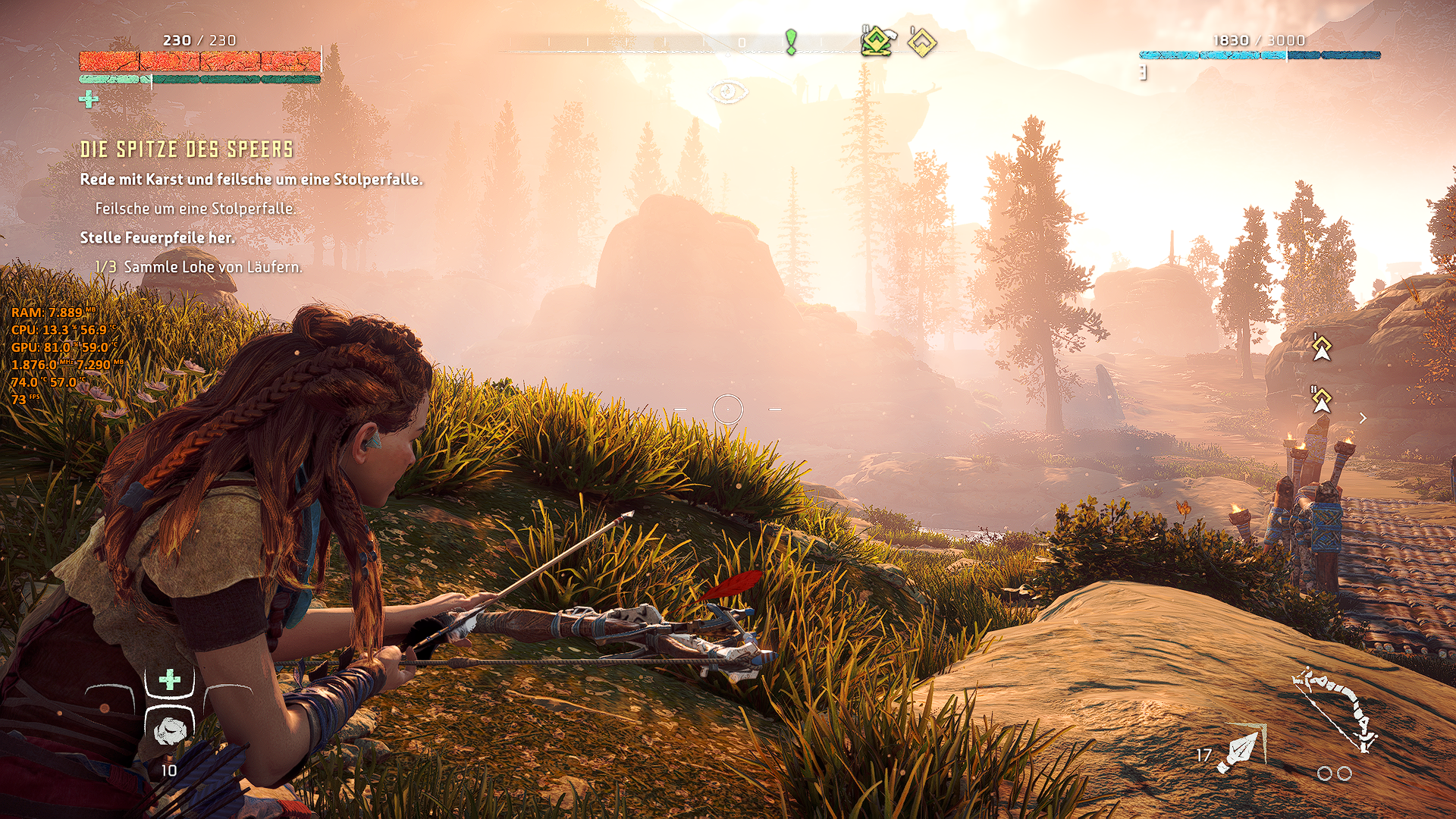
Task: Open the Die Spitze des Speers quest
Action: point(187,149)
